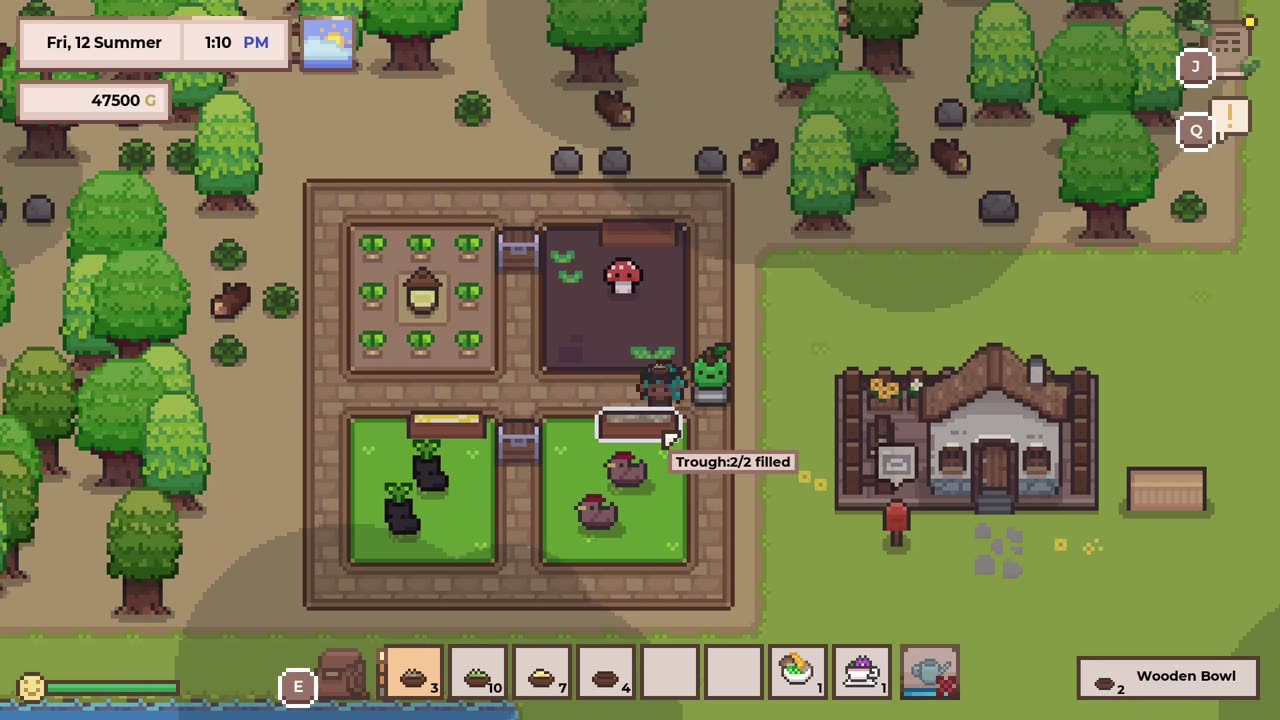The height and width of the screenshot is (720, 1280).
Task: Select the green-filled bowl stack of 10
Action: [478, 674]
